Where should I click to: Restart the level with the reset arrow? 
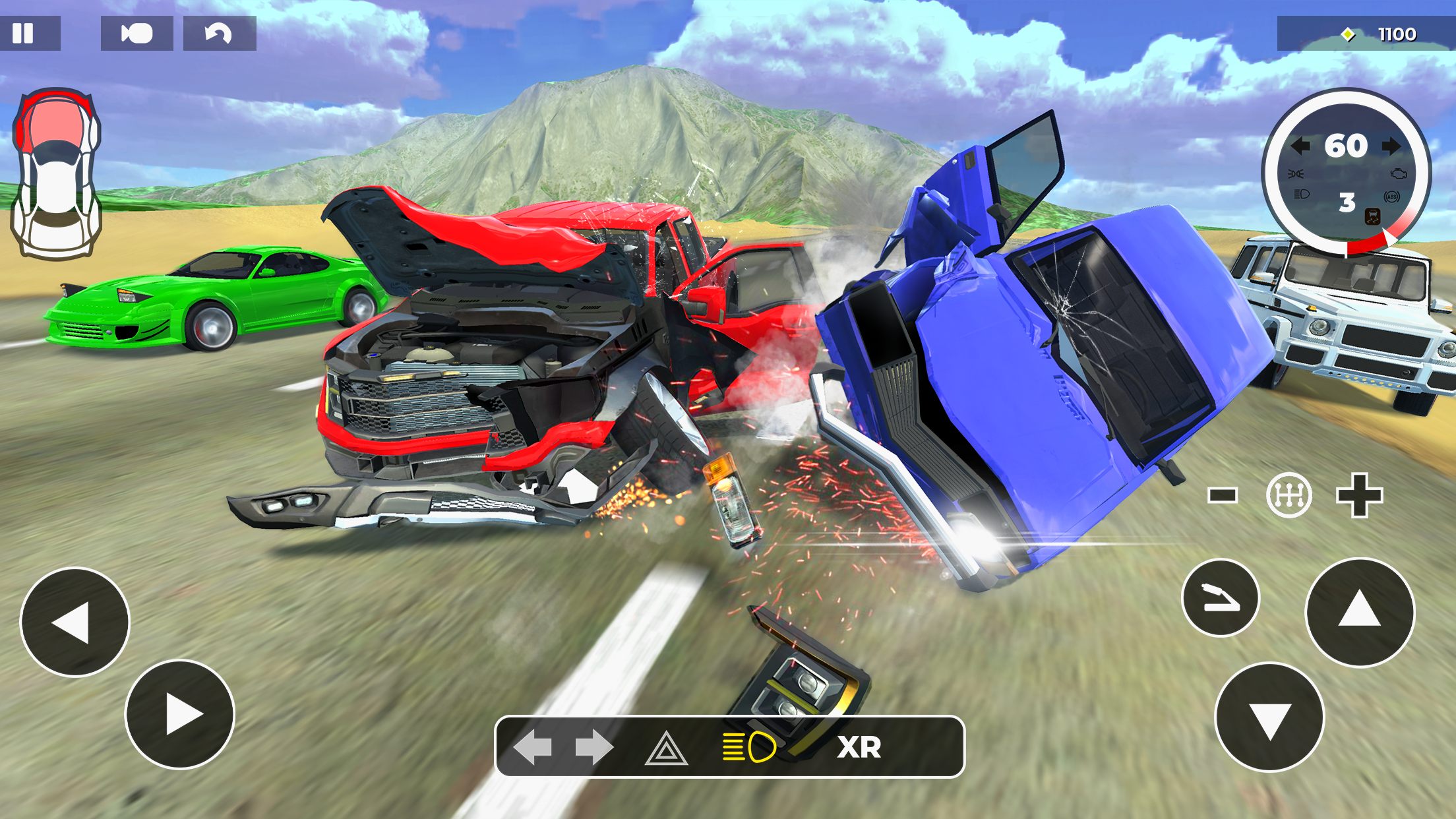(x=218, y=33)
